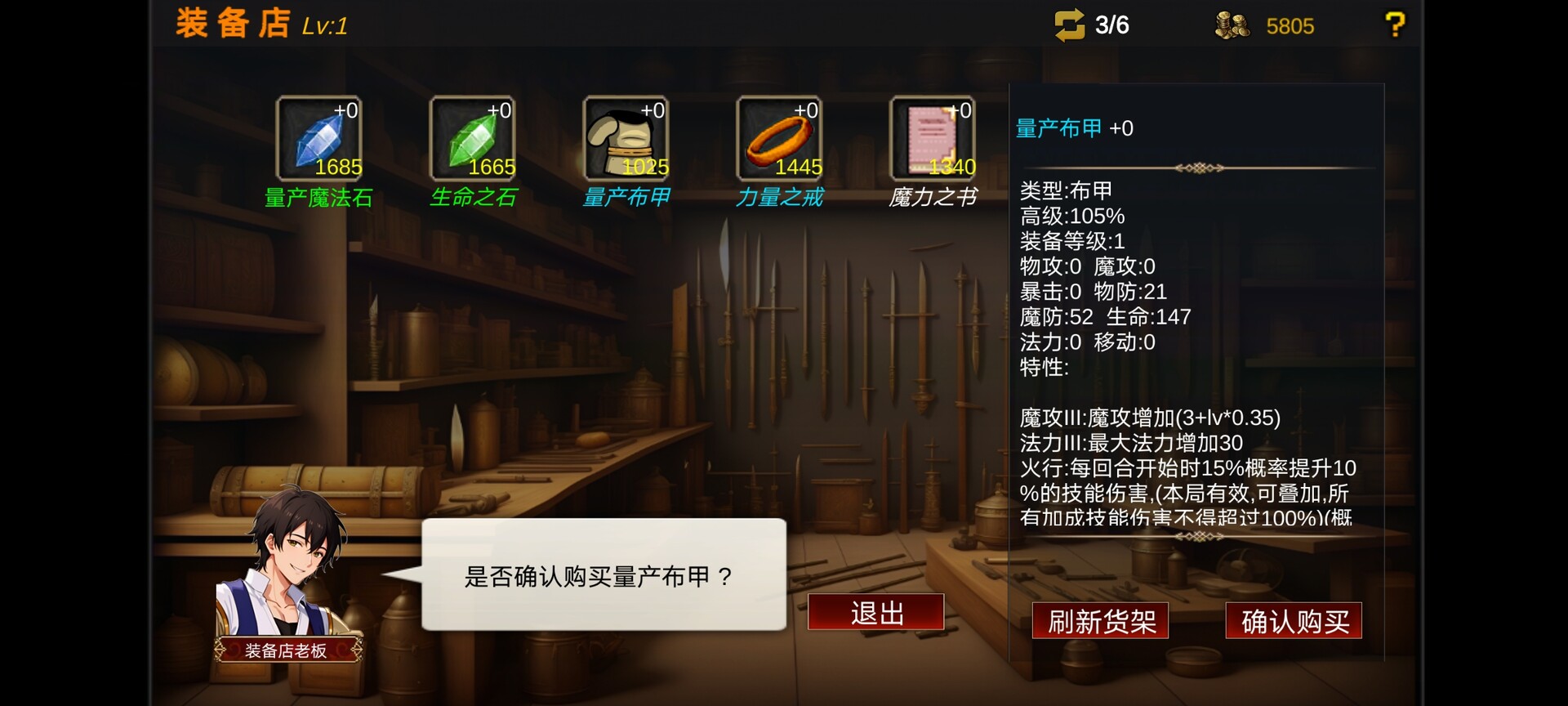Viewport: 1568px width, 706px height.
Task: Click the price label 1025 under cloth armor
Action: (x=646, y=167)
